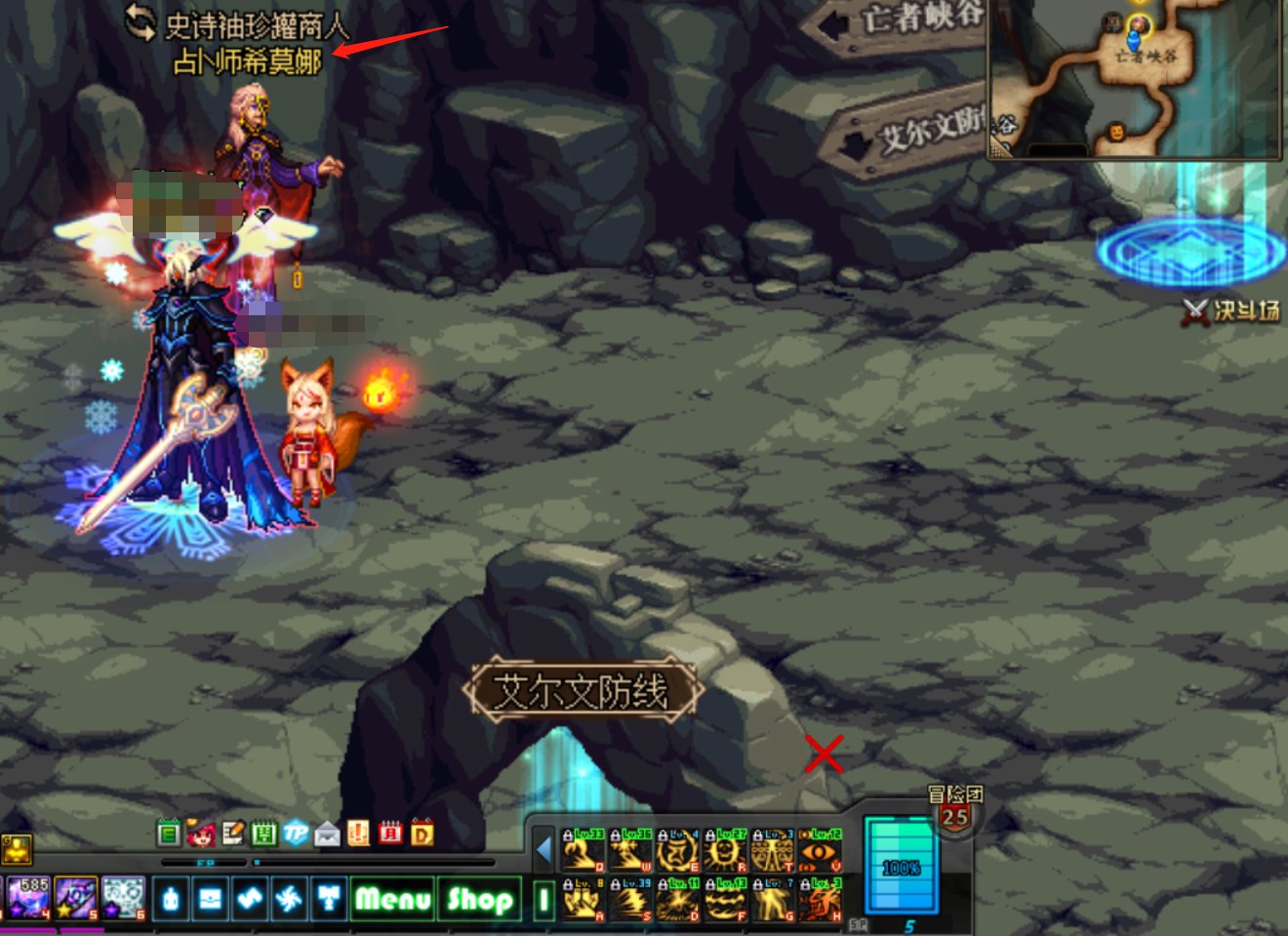
Task: Collapse skill bar with left arrow button
Action: point(544,851)
